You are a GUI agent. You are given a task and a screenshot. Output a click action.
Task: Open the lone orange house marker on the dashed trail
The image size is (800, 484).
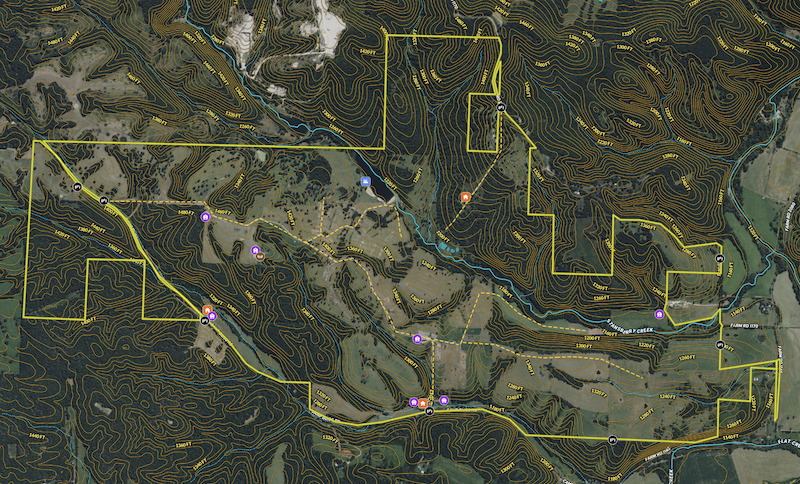pos(465,198)
